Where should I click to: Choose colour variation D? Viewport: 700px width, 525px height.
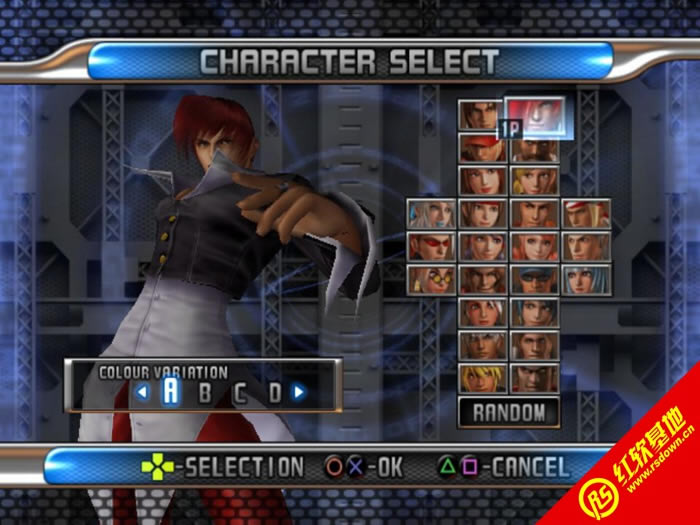[x=274, y=392]
